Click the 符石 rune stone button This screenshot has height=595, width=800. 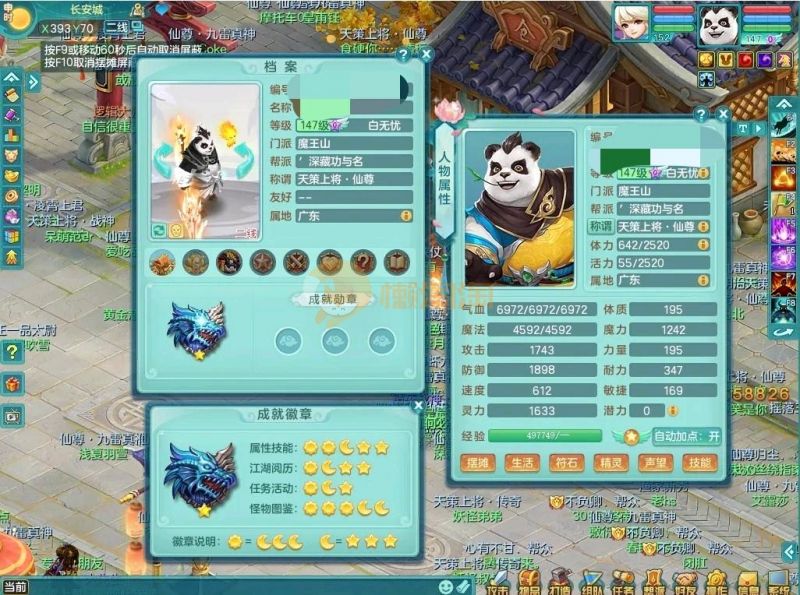tap(566, 463)
